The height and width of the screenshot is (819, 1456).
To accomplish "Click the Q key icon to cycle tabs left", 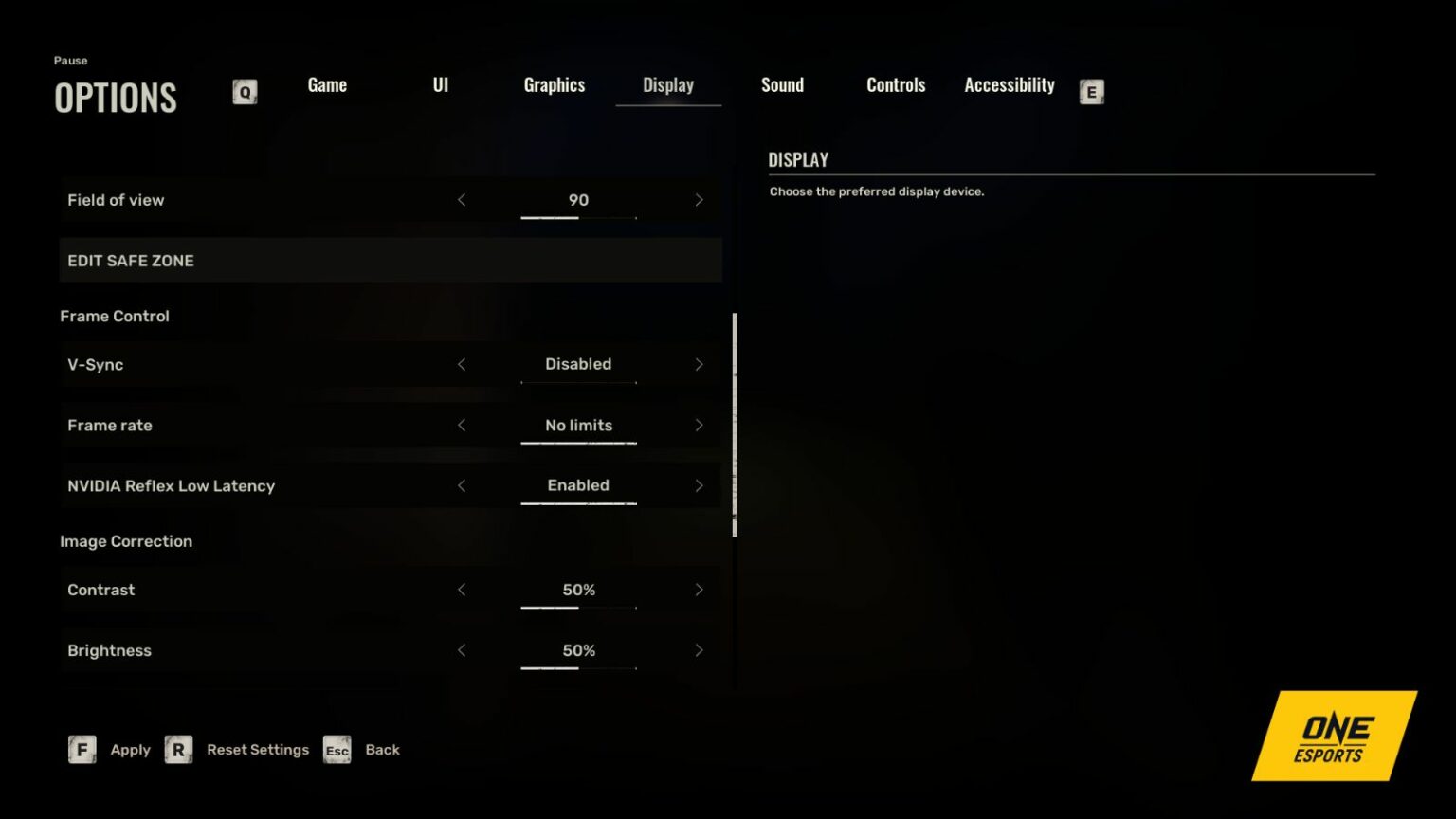I will pos(245,92).
